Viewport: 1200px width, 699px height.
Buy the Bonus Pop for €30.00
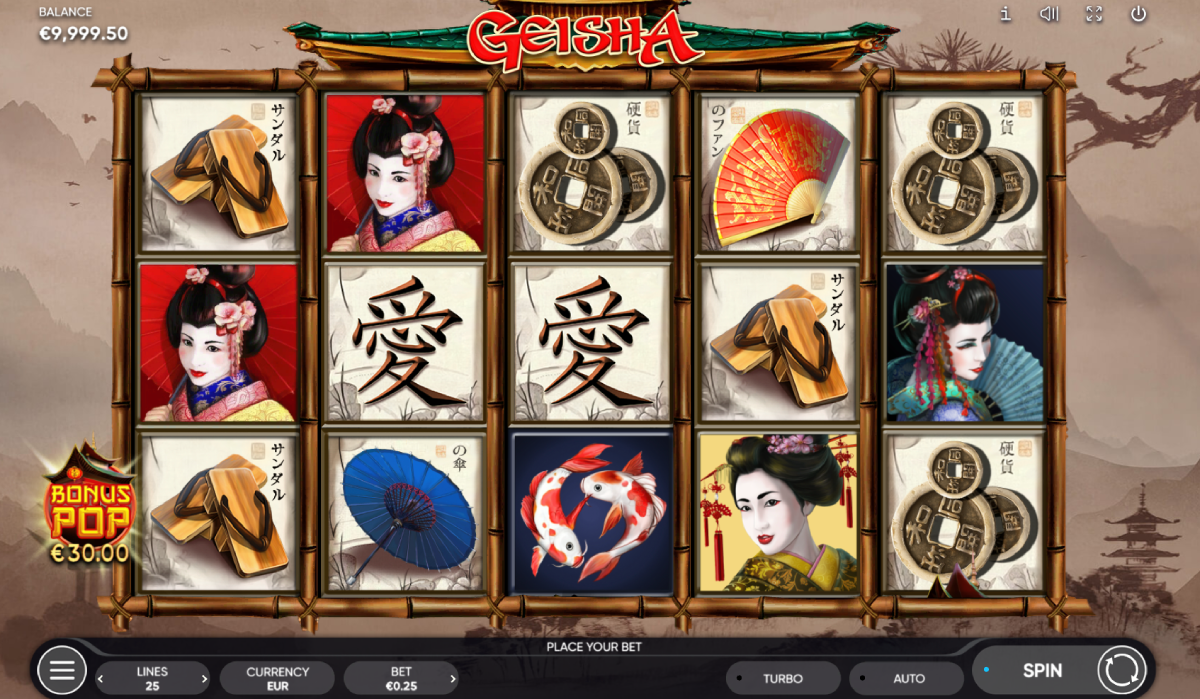coord(90,505)
